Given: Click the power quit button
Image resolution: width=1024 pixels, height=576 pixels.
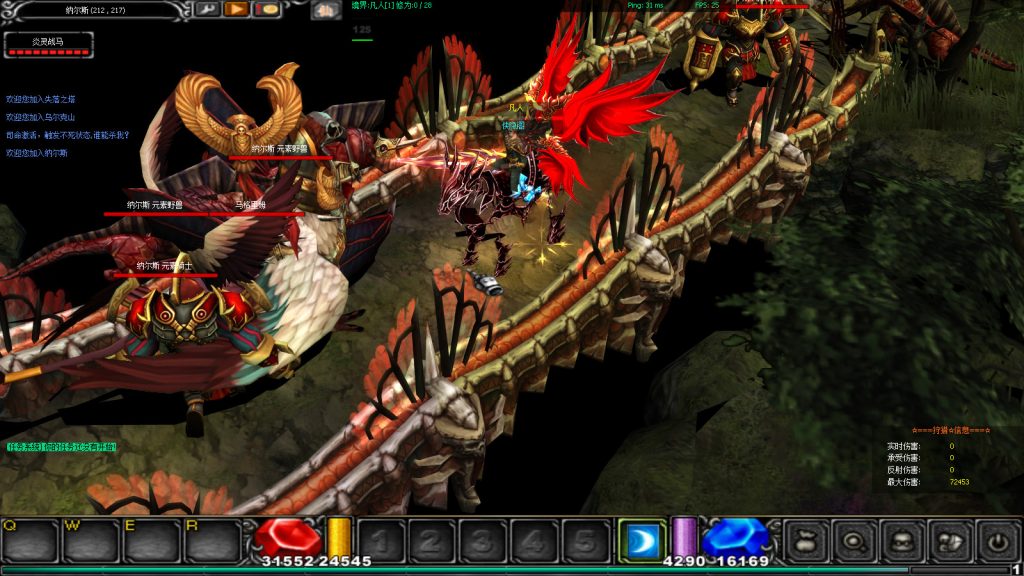Looking at the screenshot, I should click(998, 541).
